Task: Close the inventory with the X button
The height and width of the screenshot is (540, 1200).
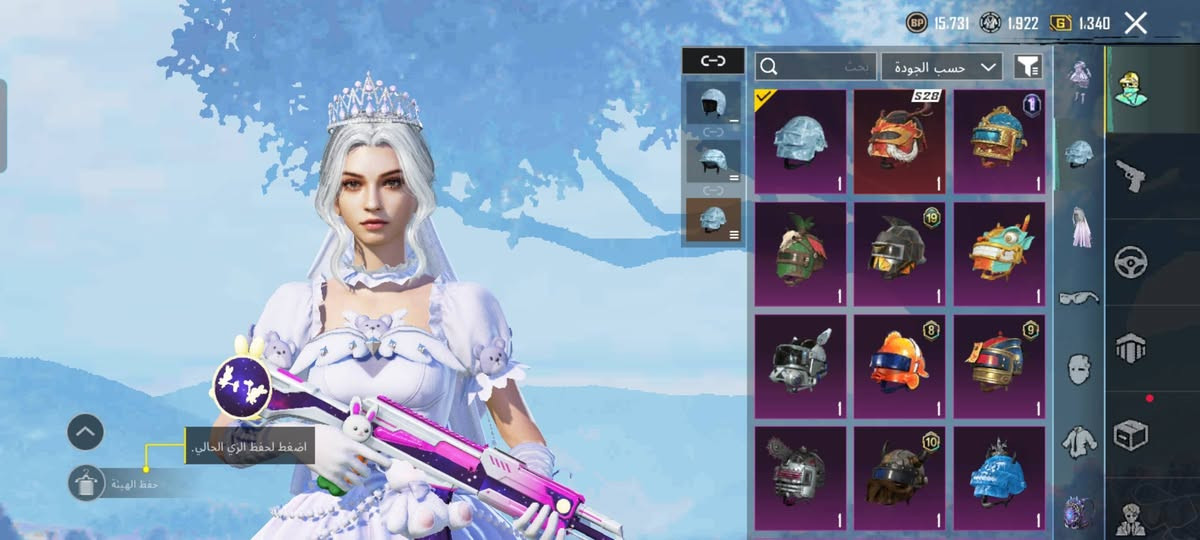Action: tap(1135, 23)
